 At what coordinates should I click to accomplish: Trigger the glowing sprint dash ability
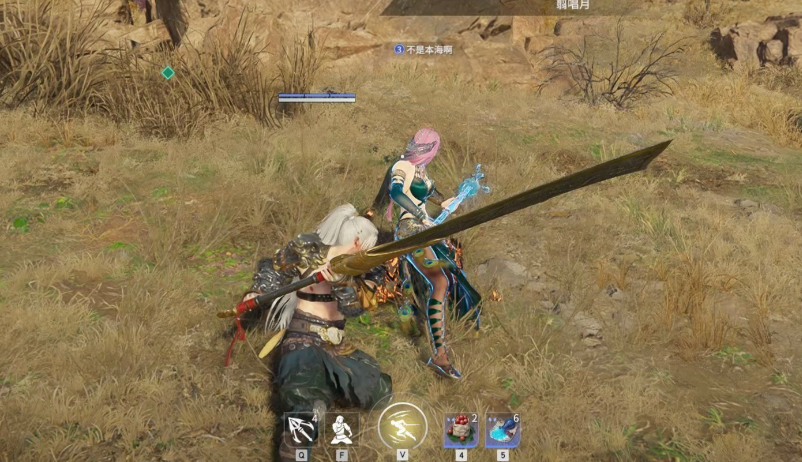402,426
